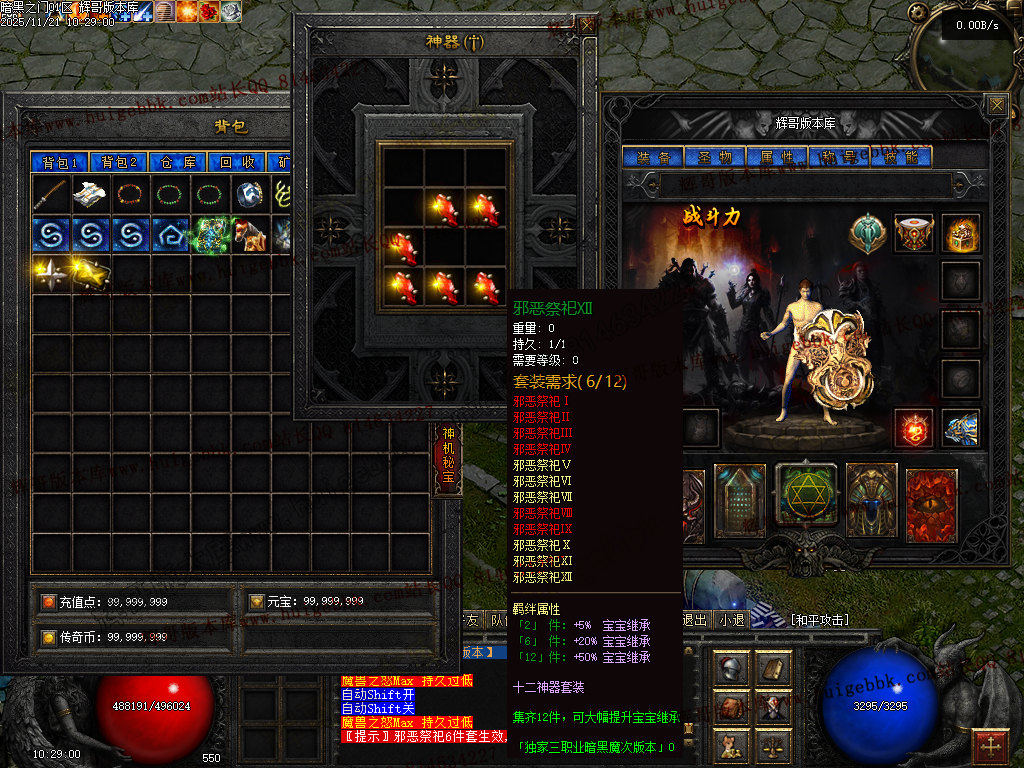Close the character panel with the X
This screenshot has width=1024, height=768.
coord(996,104)
